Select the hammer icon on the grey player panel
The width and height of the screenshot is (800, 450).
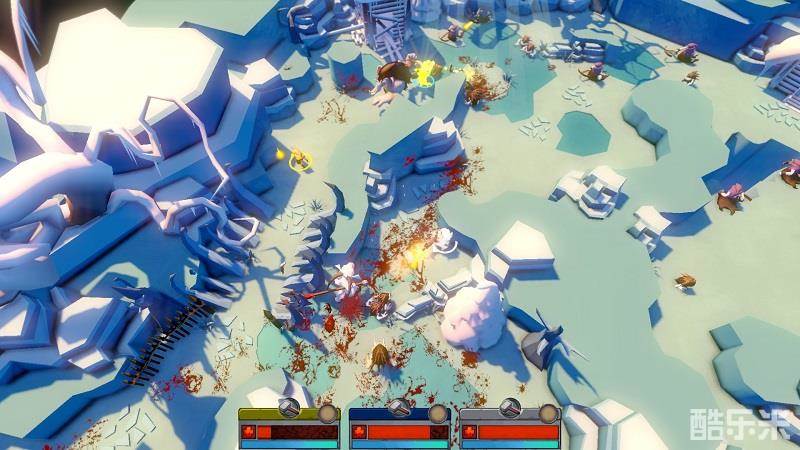click(509, 408)
